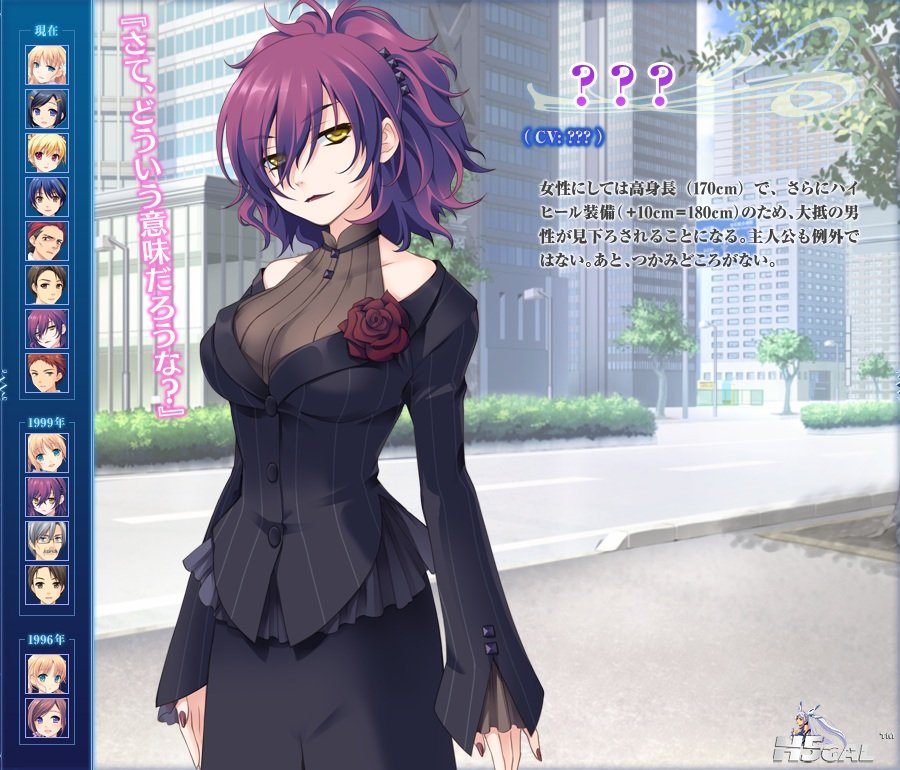The width and height of the screenshot is (900, 770).
Task: Pick the brown-haired man portrait under 1999年
Action: 47,585
